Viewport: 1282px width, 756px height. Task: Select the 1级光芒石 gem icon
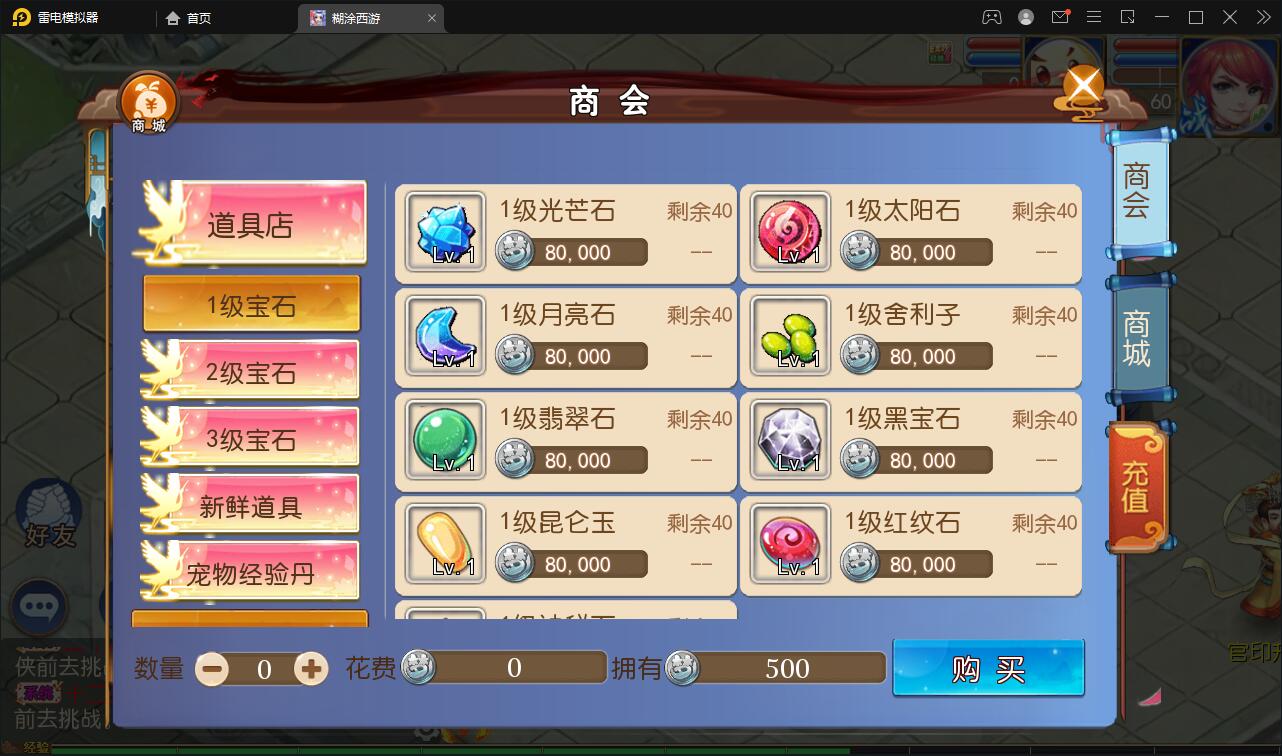pyautogui.click(x=444, y=233)
